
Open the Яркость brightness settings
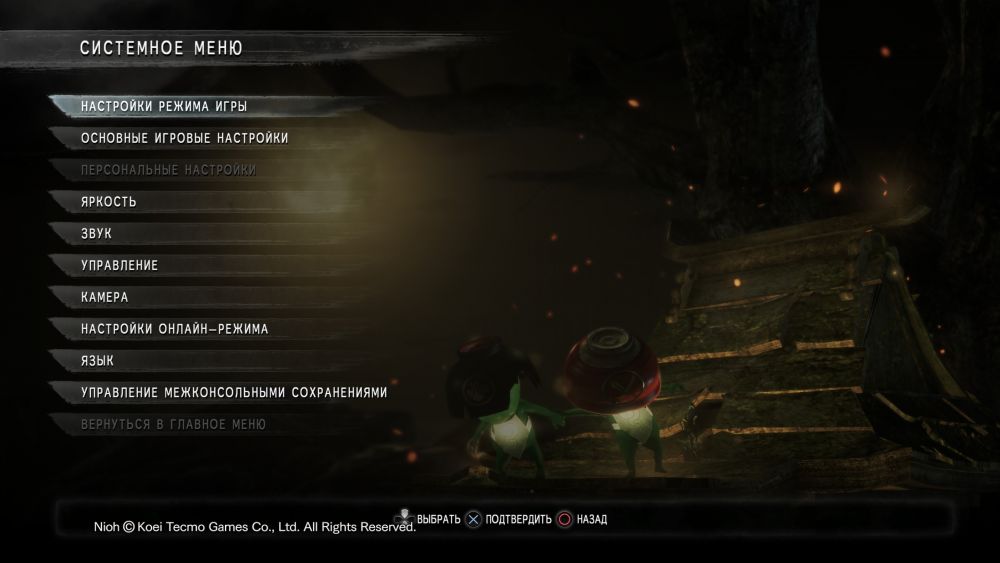[109, 202]
